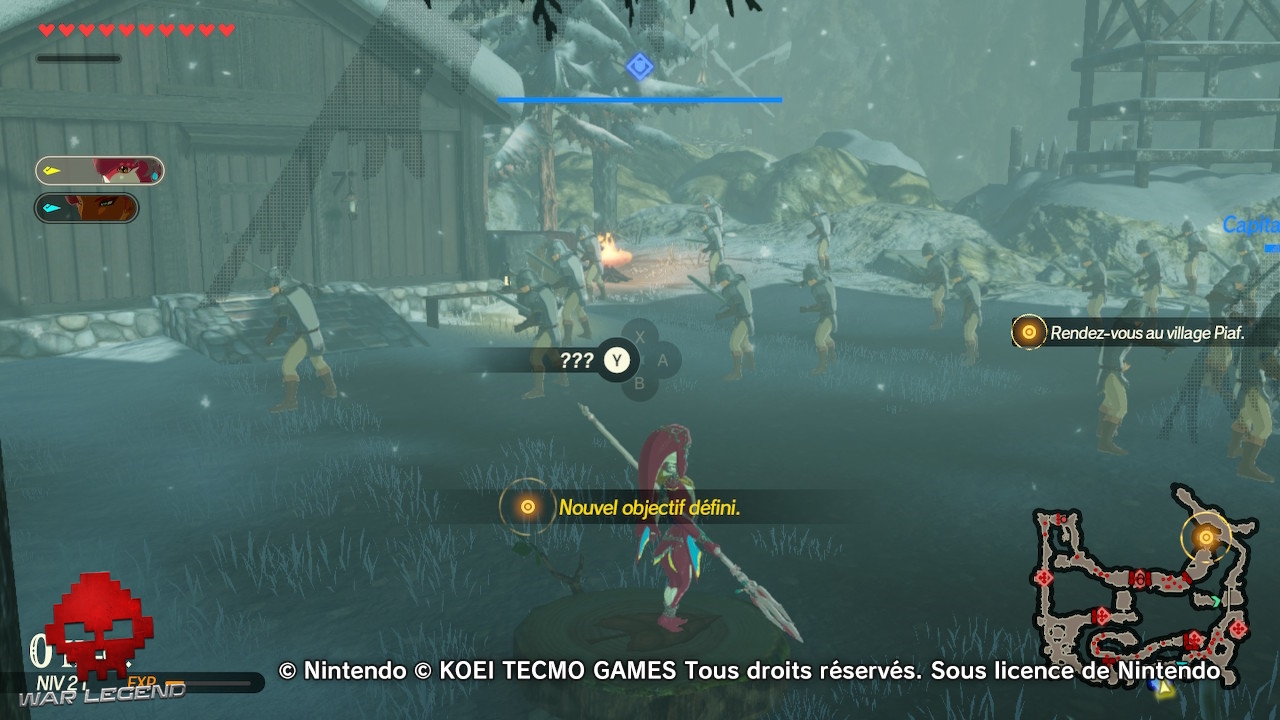Click the yellow player arrow on the minimap
1280x720 pixels.
pos(1163,687)
